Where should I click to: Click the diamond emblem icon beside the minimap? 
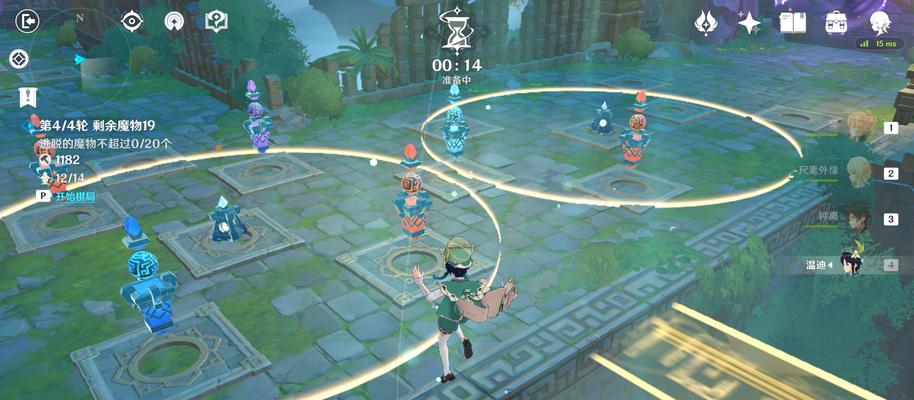tap(18, 59)
